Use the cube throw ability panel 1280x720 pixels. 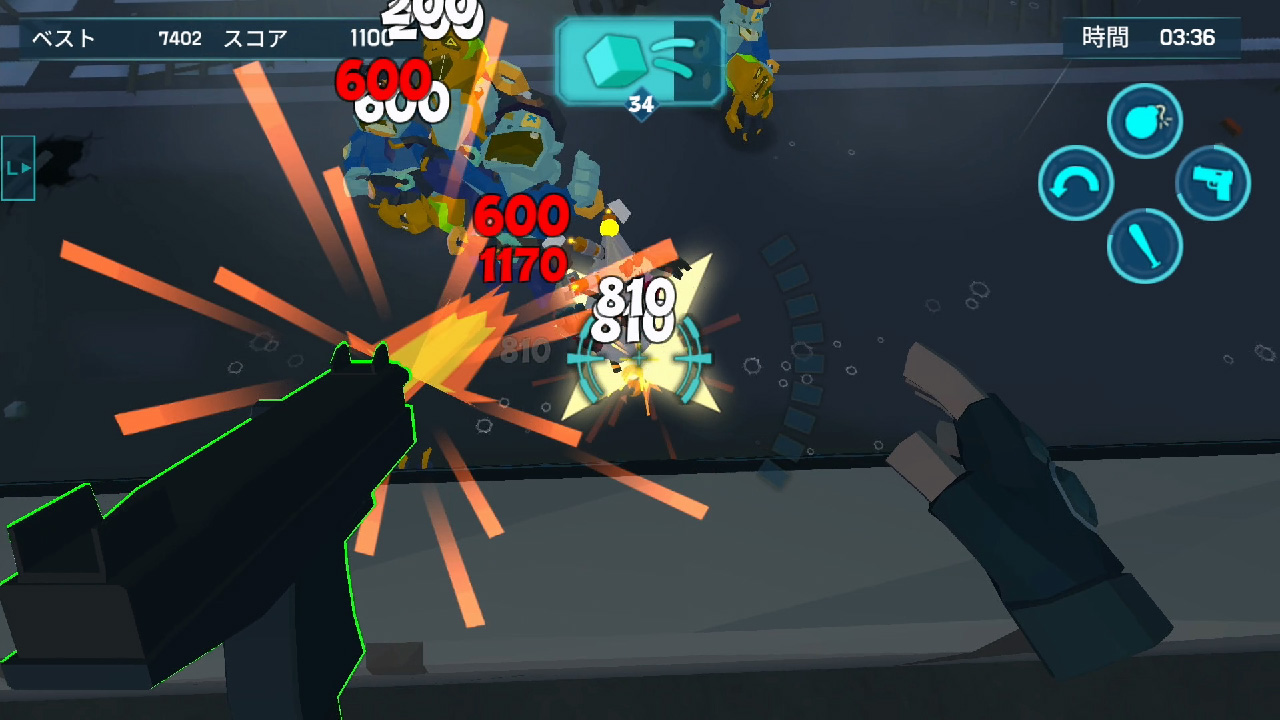click(x=640, y=62)
